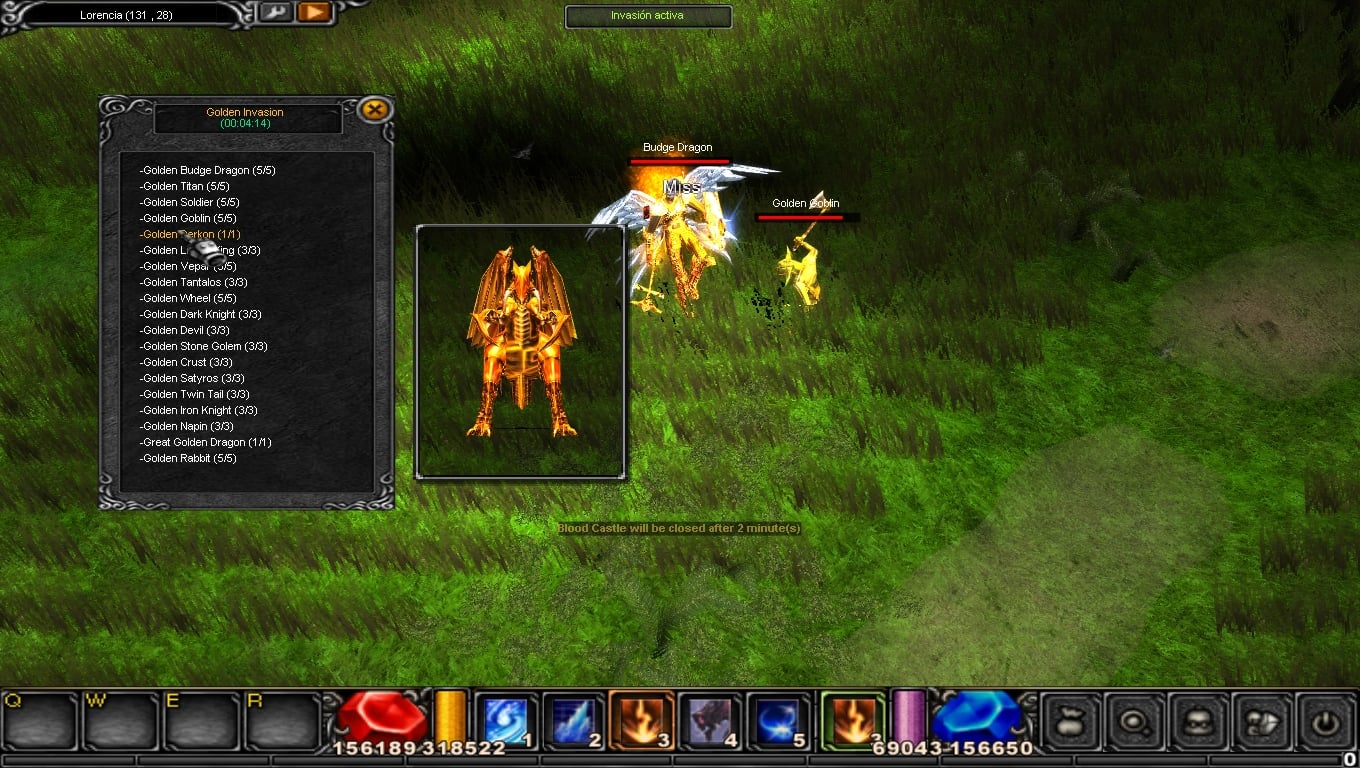Select the cyclone skill in slot 1
This screenshot has height=768, width=1360.
[x=505, y=719]
